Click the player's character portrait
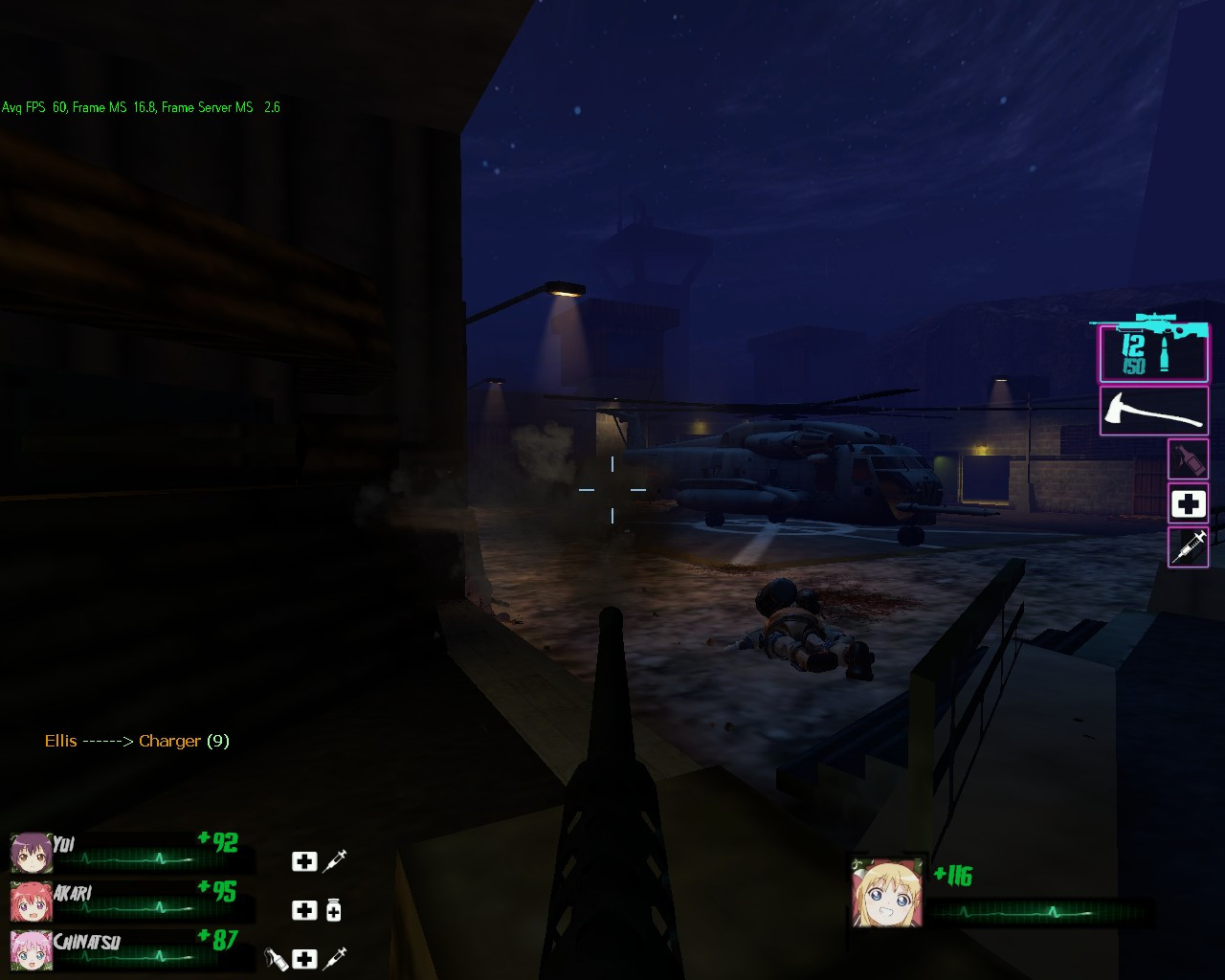1225x980 pixels. pyautogui.click(x=888, y=890)
